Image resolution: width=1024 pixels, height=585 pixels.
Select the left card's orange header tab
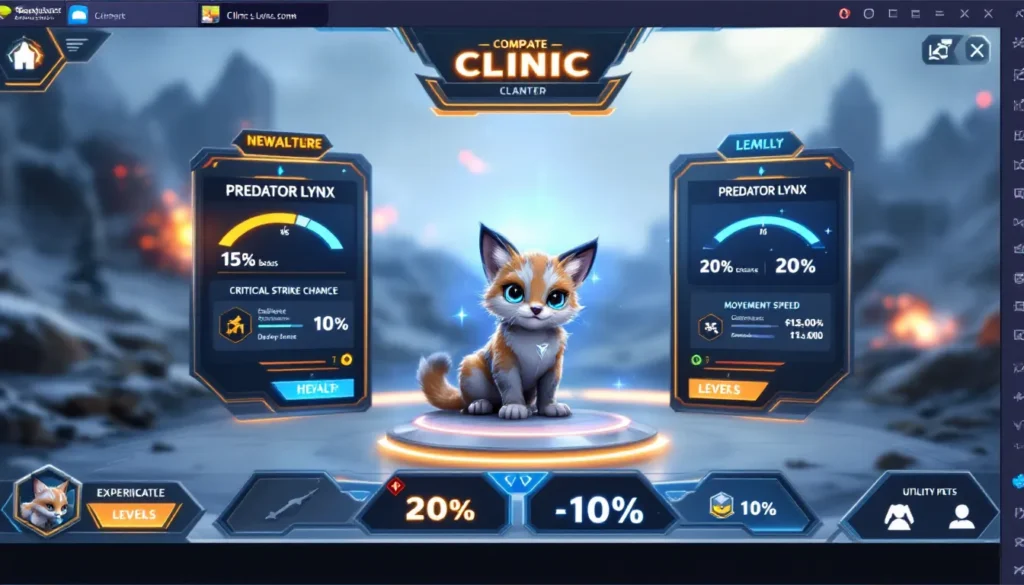[x=281, y=143]
